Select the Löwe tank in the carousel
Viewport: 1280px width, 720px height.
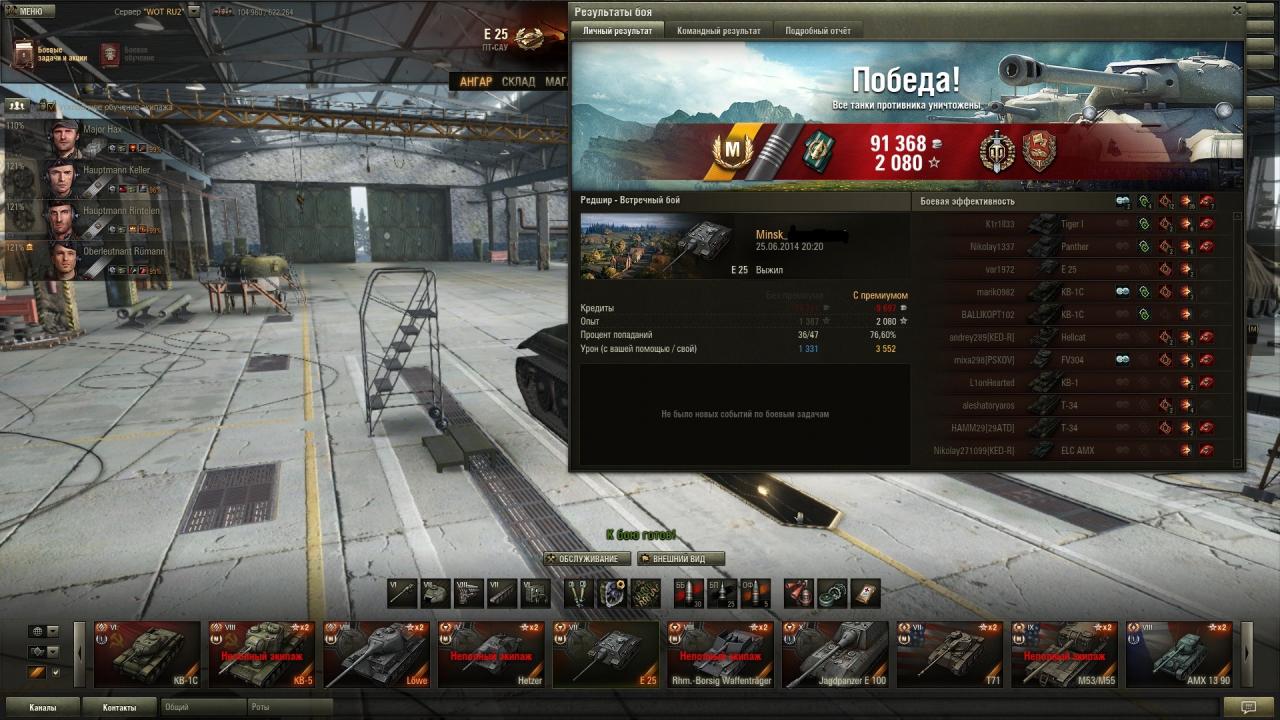click(377, 654)
